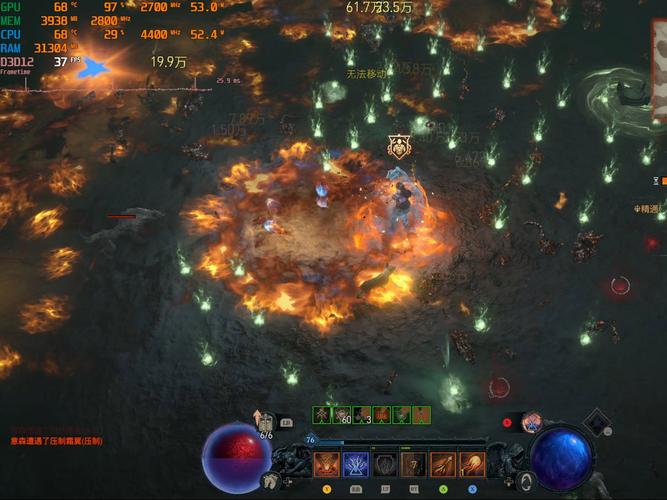Drink the healing potion showing 6/6

pos(266,424)
